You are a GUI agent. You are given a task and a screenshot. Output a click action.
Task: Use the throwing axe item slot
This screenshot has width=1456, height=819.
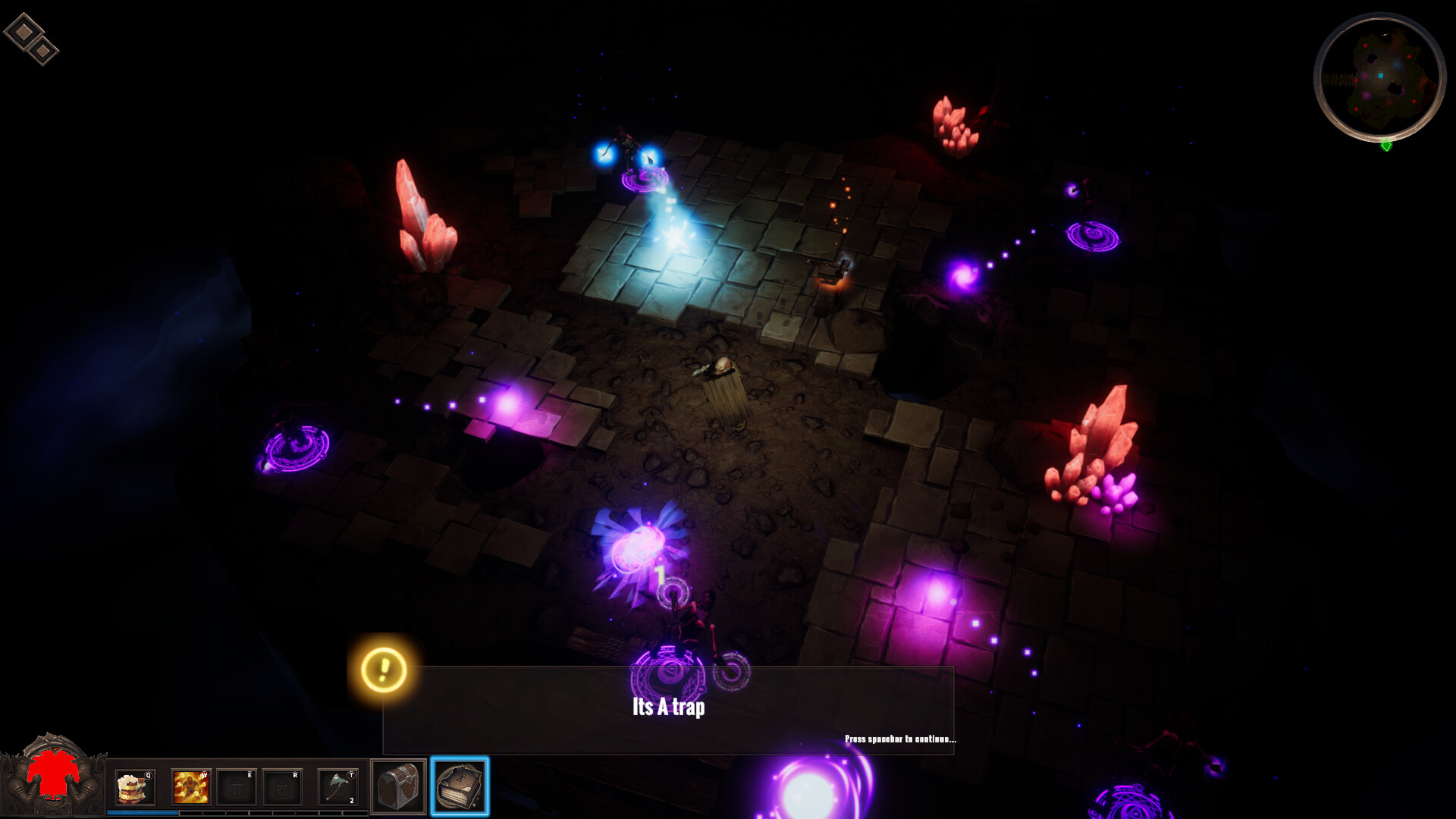(x=337, y=787)
